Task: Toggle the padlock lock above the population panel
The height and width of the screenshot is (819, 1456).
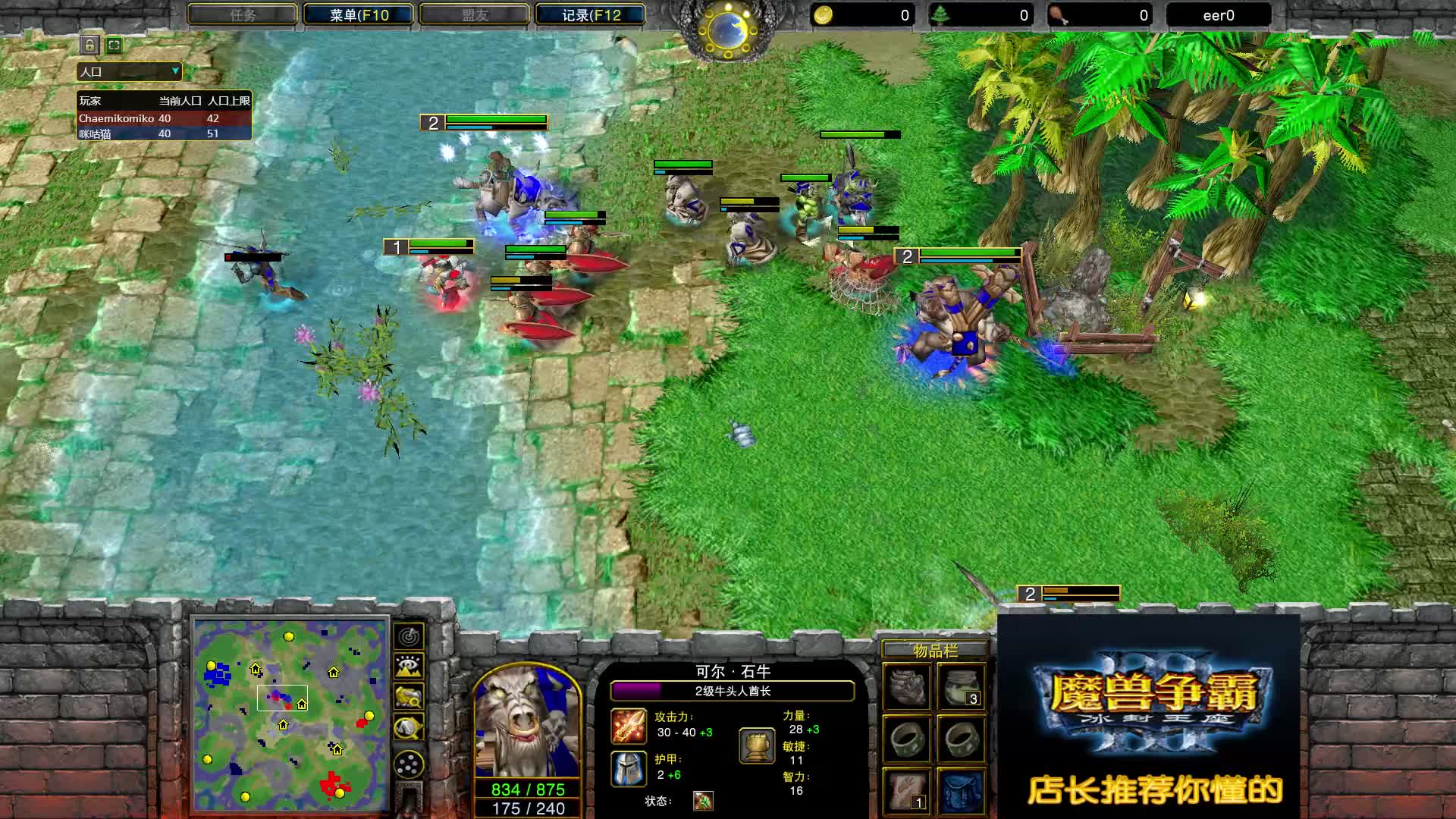Action: click(x=89, y=45)
